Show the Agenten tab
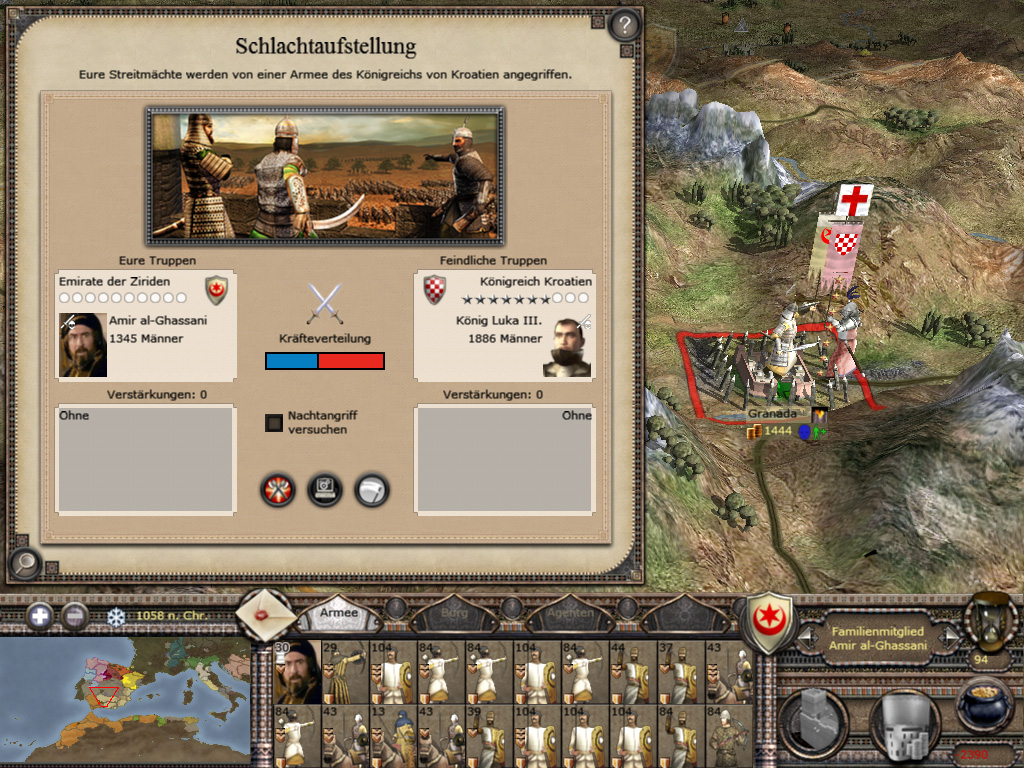The image size is (1024, 768). (571, 612)
